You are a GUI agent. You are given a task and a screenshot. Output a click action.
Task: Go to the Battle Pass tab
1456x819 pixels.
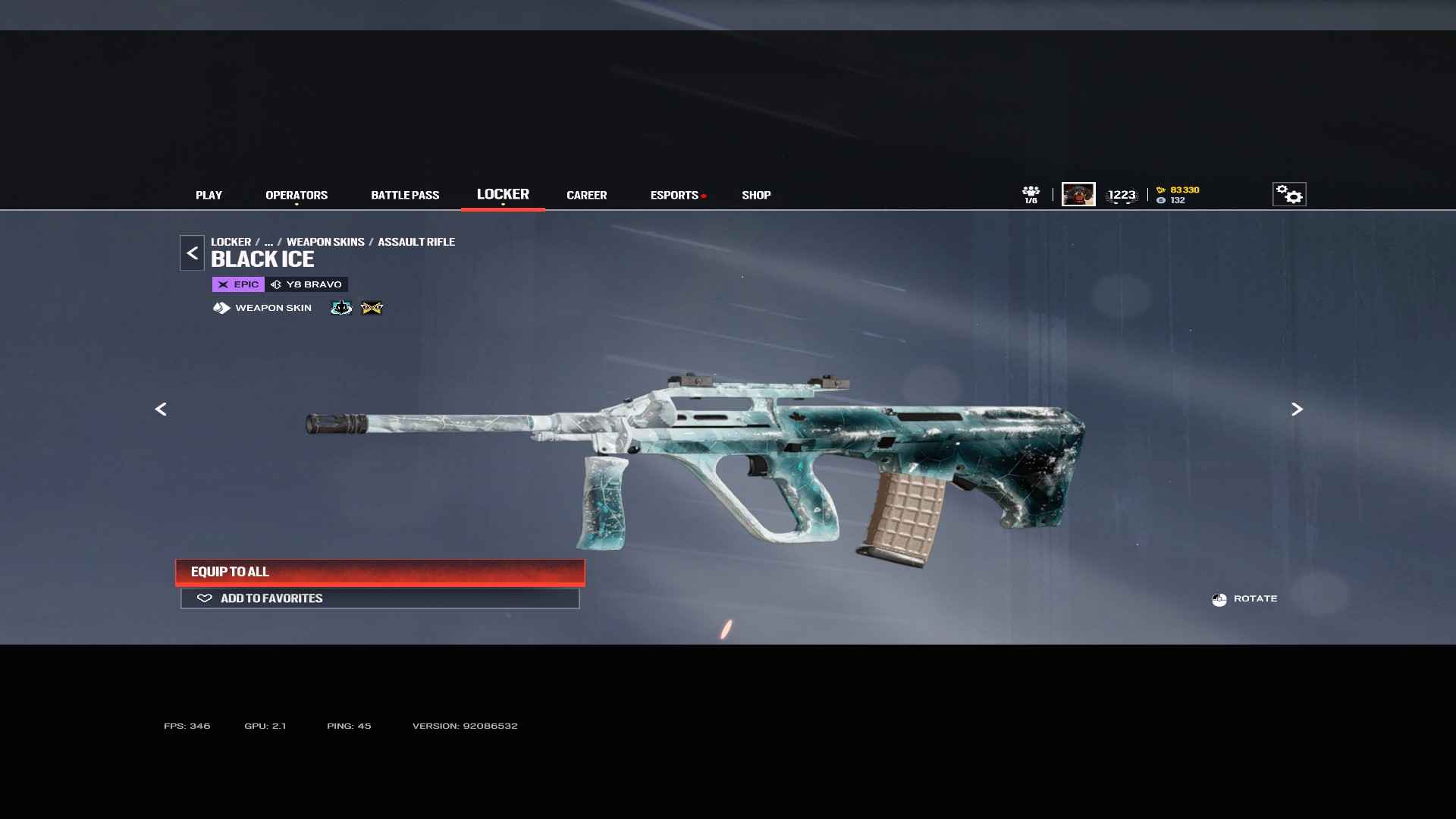click(405, 196)
